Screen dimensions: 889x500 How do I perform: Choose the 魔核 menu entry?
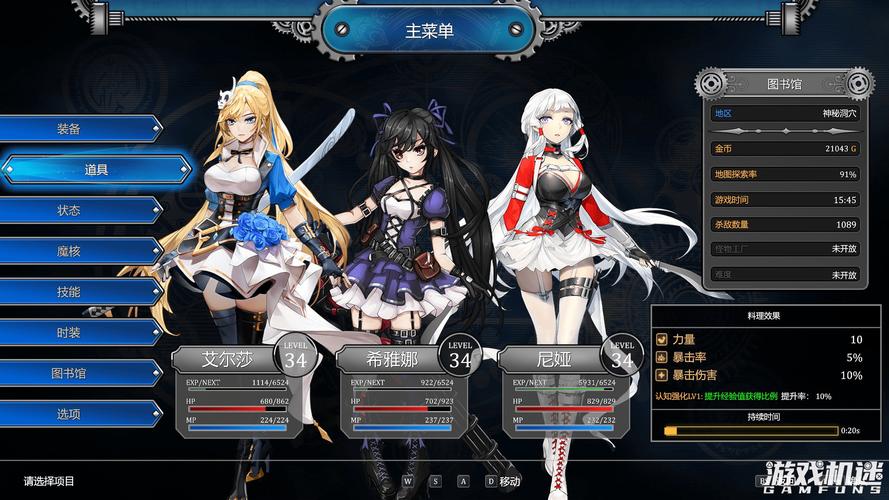70,251
